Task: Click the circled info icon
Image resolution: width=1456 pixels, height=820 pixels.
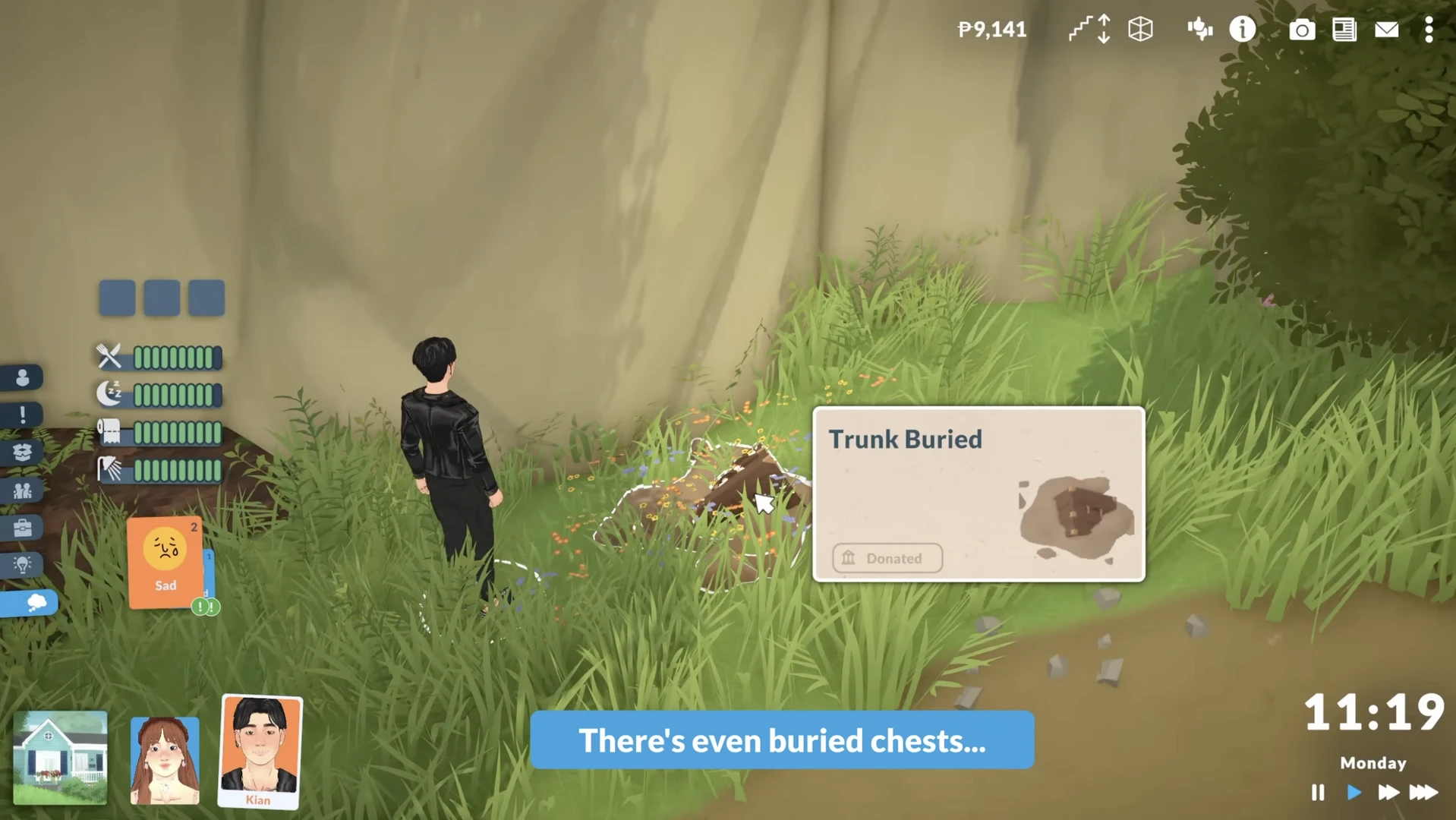Action: tap(1243, 30)
